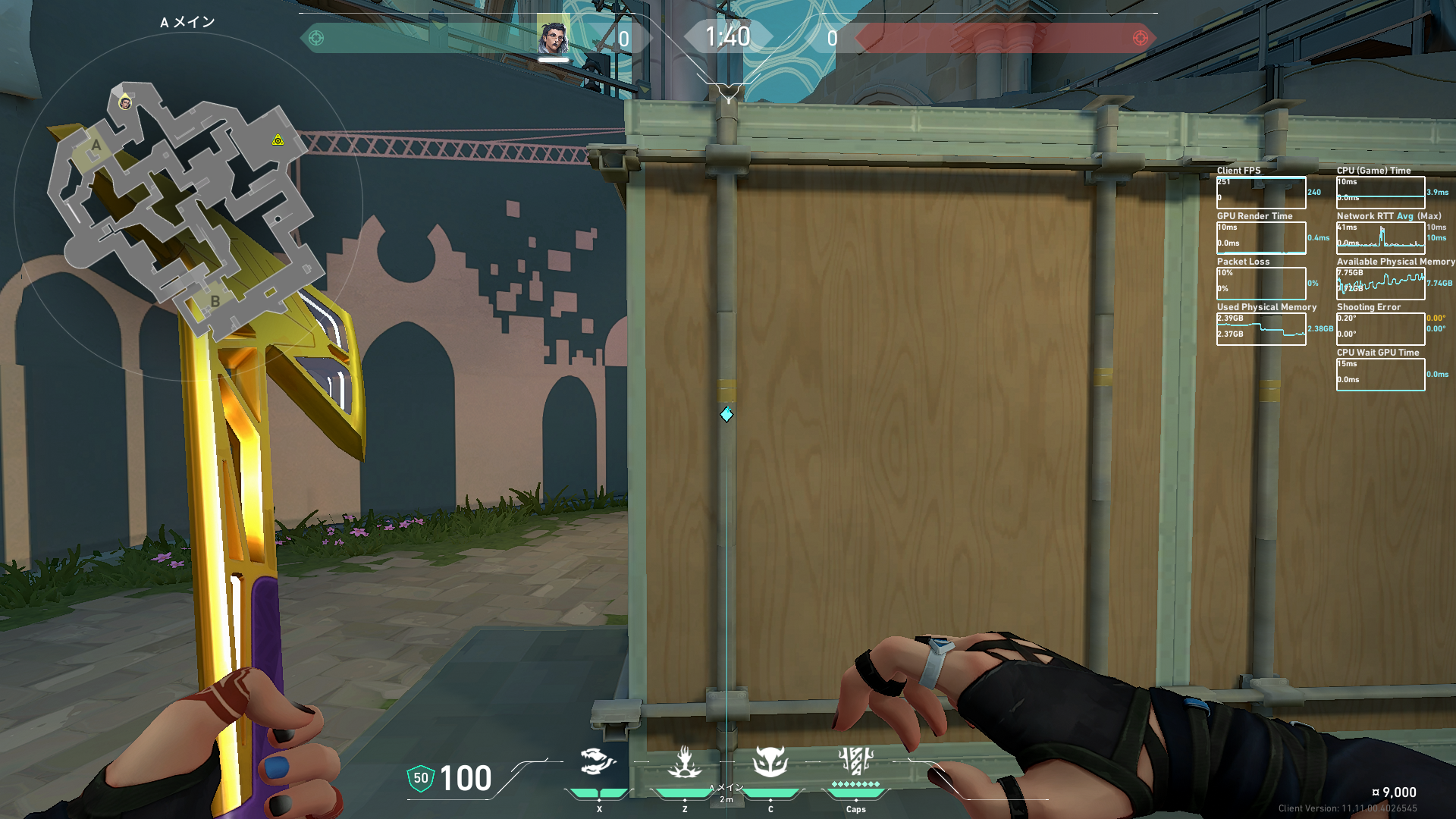Viewport: 1456px width, 819px height.
Task: Select the Prowler creature ability icon
Action: click(598, 761)
